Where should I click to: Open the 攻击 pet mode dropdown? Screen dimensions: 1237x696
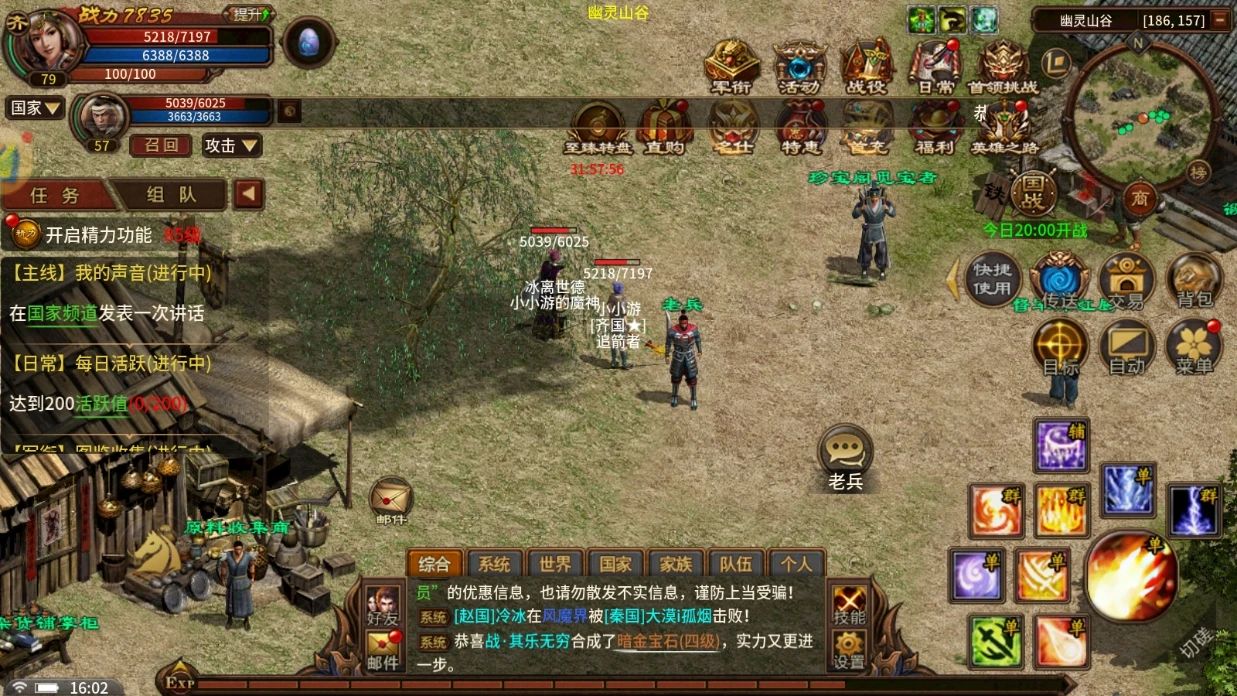click(232, 145)
